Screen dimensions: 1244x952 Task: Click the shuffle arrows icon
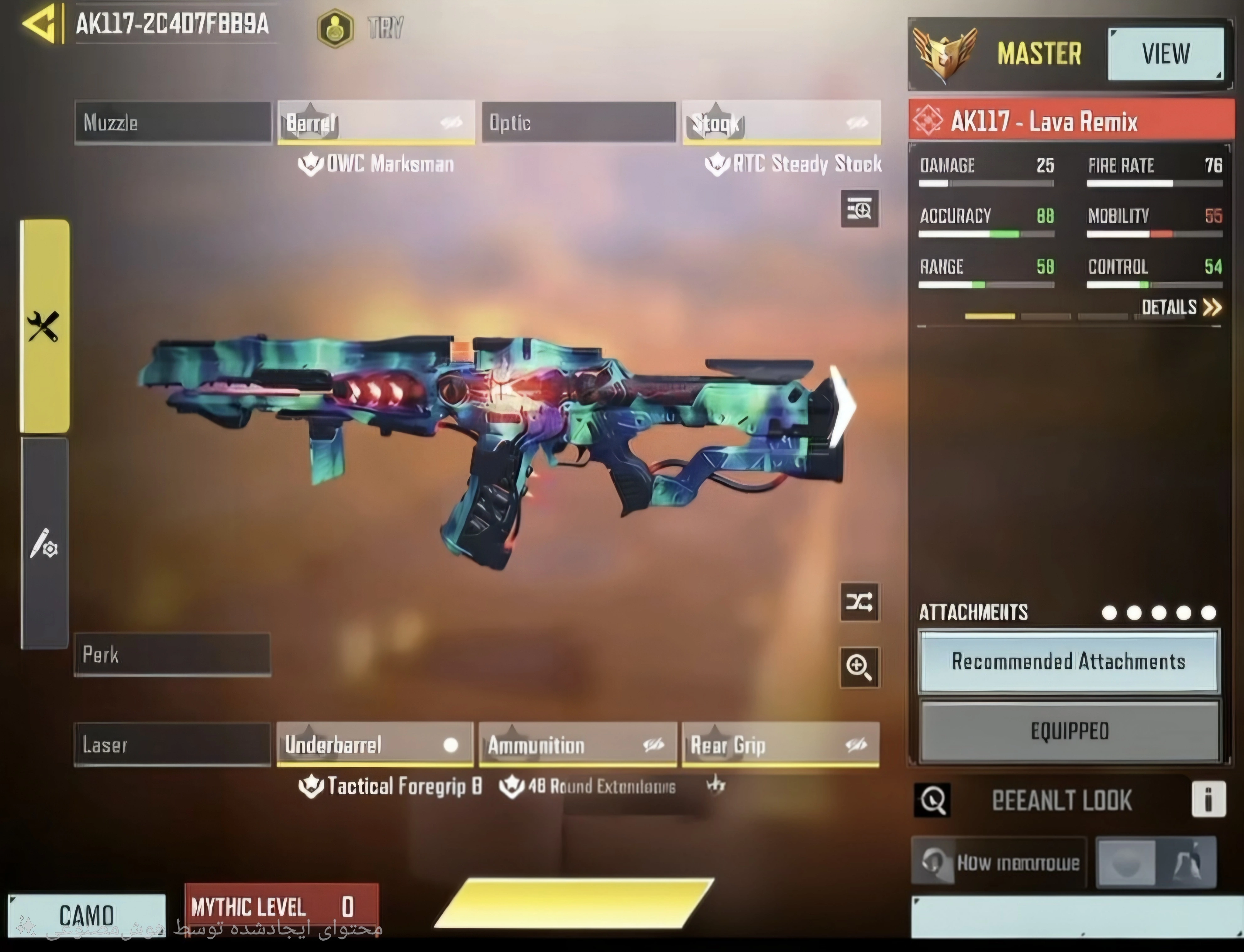point(859,602)
